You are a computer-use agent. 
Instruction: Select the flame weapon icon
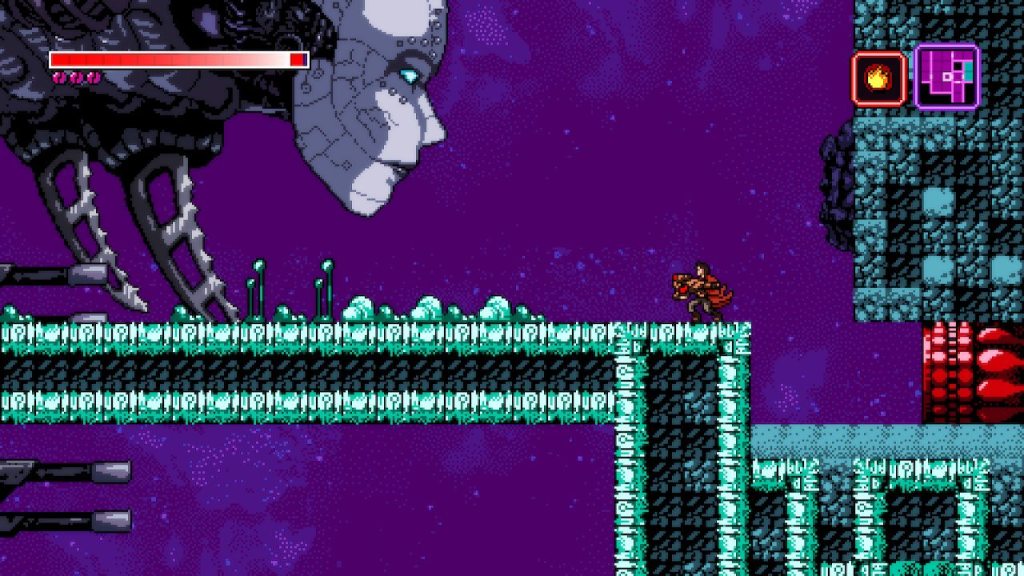tap(879, 79)
